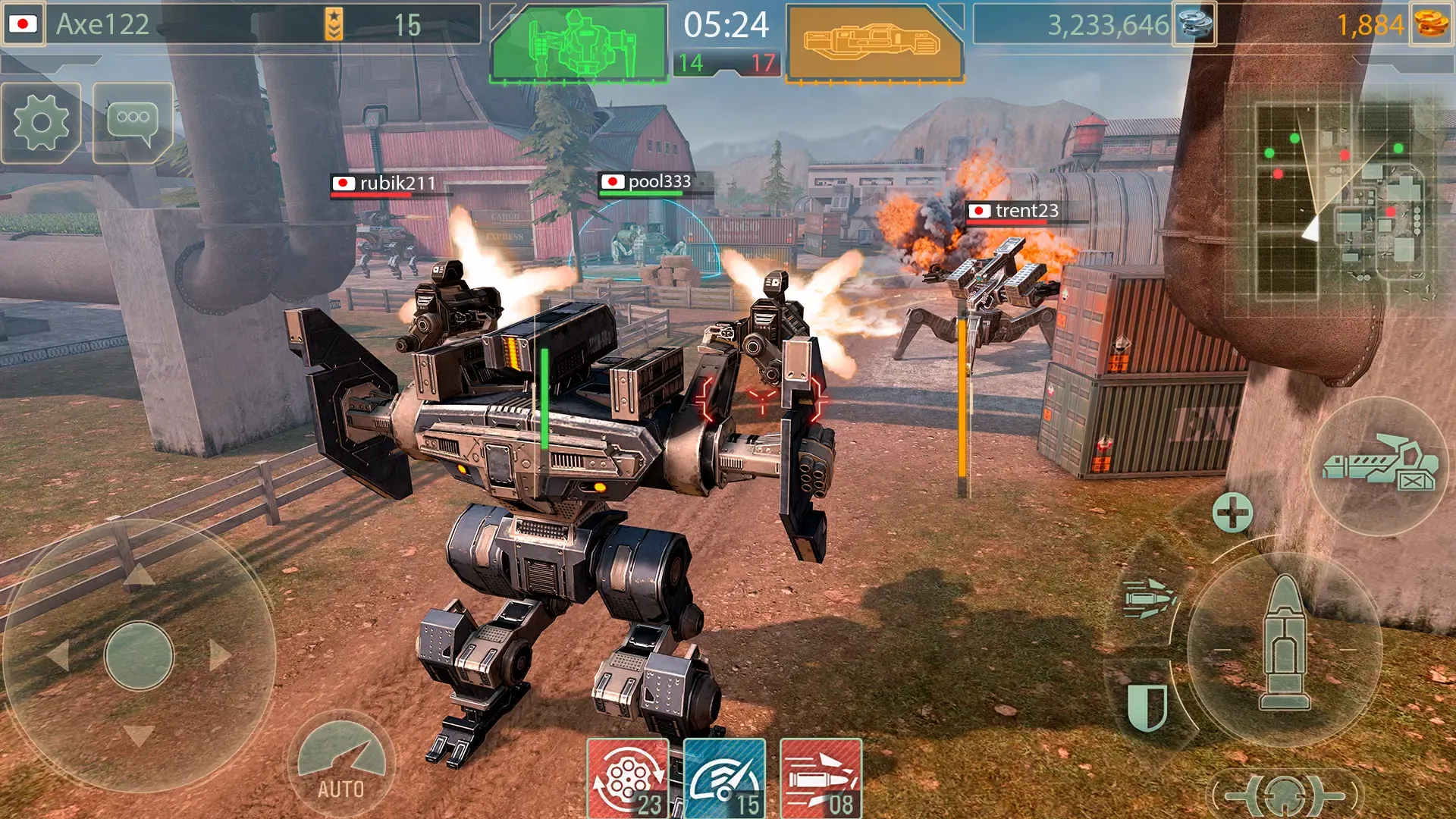Open the gear settings menu

[x=42, y=123]
